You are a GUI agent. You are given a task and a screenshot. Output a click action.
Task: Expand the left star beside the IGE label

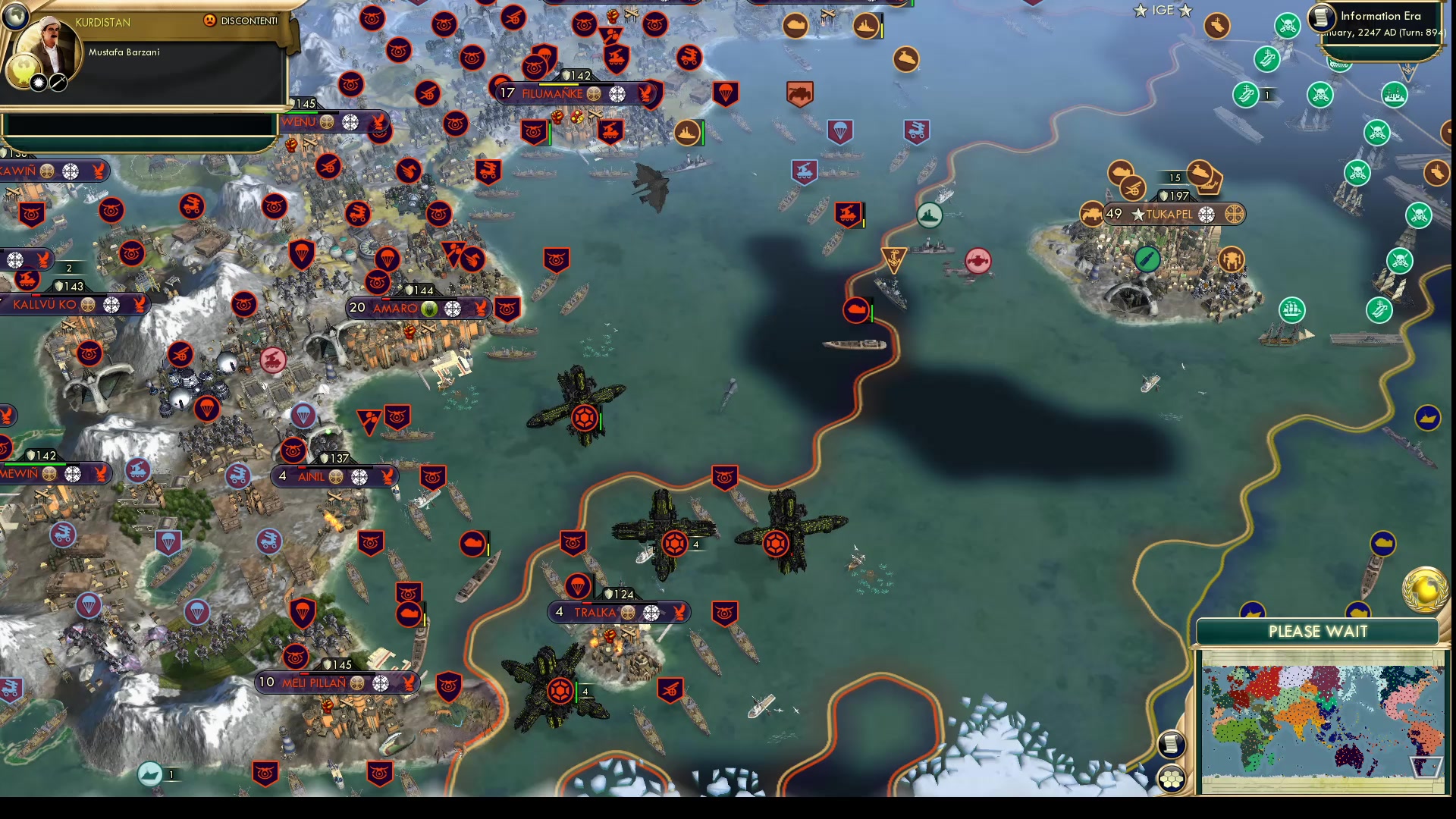(1141, 10)
